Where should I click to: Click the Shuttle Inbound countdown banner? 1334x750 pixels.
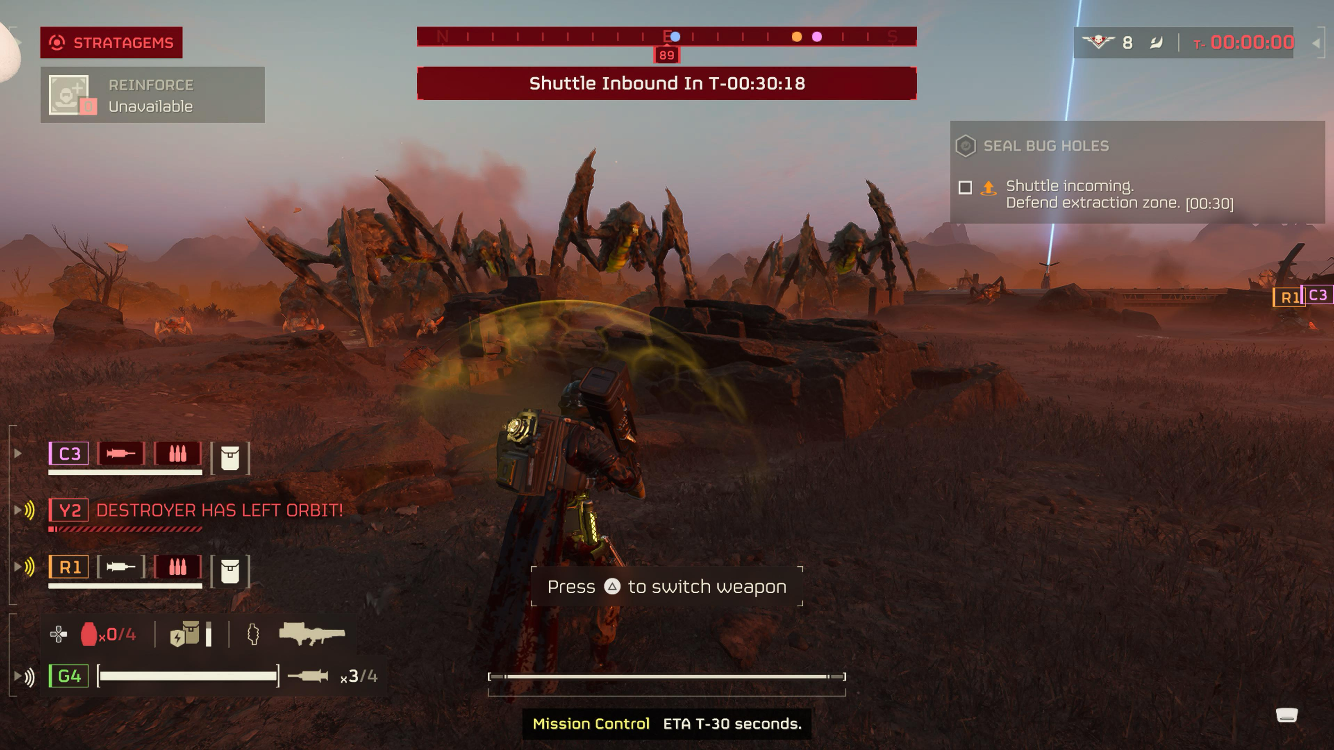tap(666, 84)
